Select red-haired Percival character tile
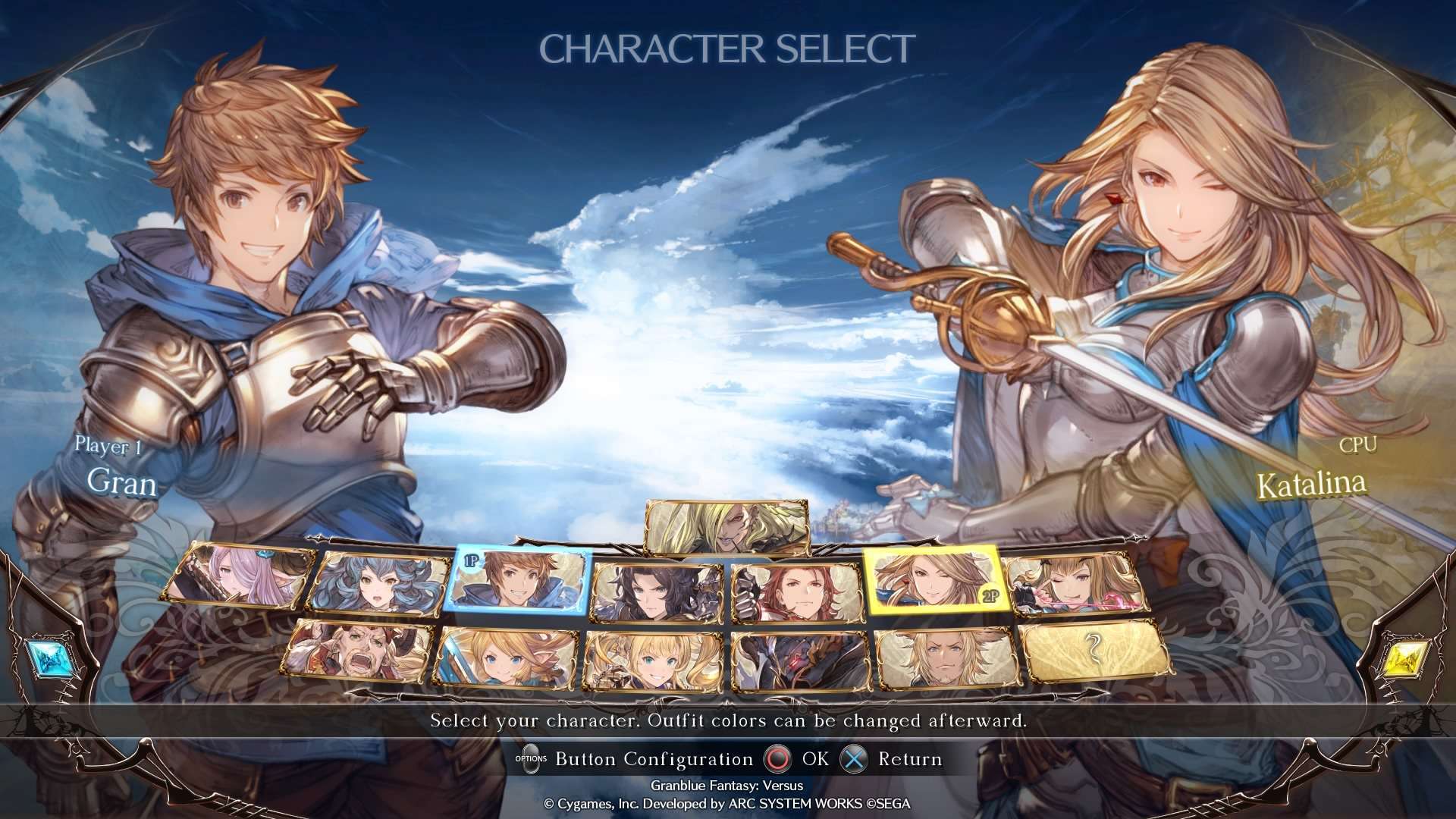 (797, 593)
